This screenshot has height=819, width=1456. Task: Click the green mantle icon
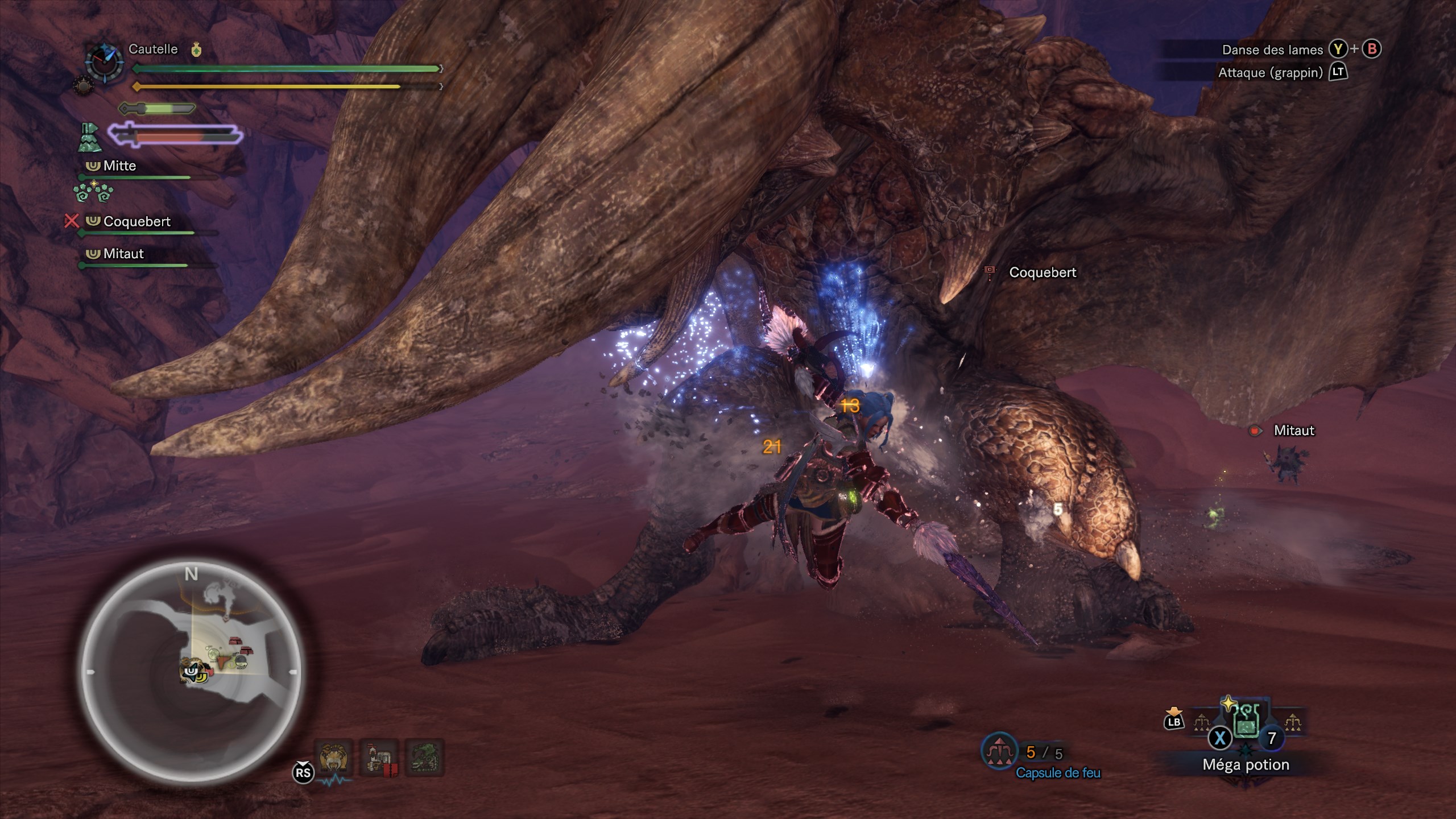point(89,138)
